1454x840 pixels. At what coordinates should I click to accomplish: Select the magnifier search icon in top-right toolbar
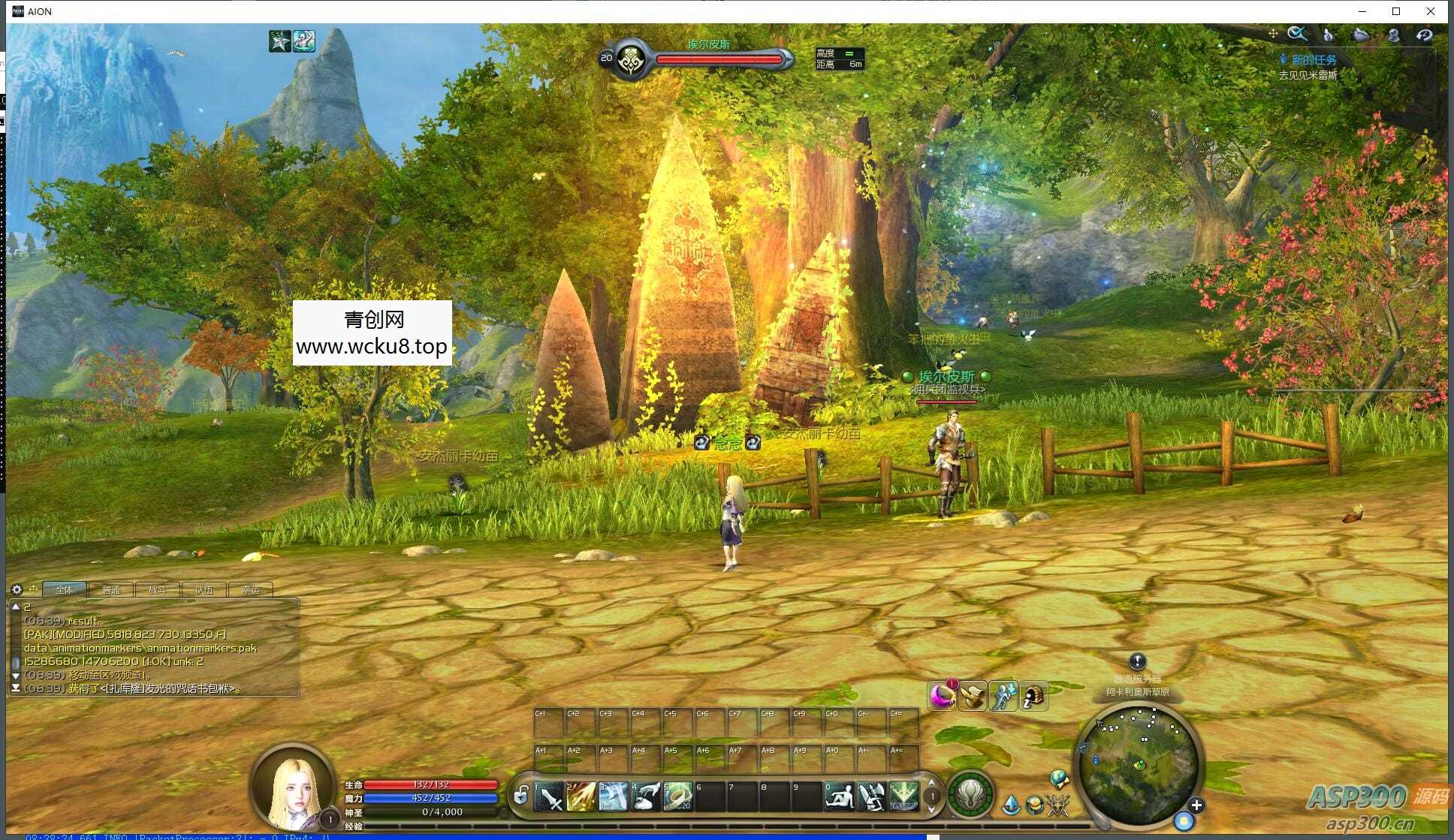1298,35
